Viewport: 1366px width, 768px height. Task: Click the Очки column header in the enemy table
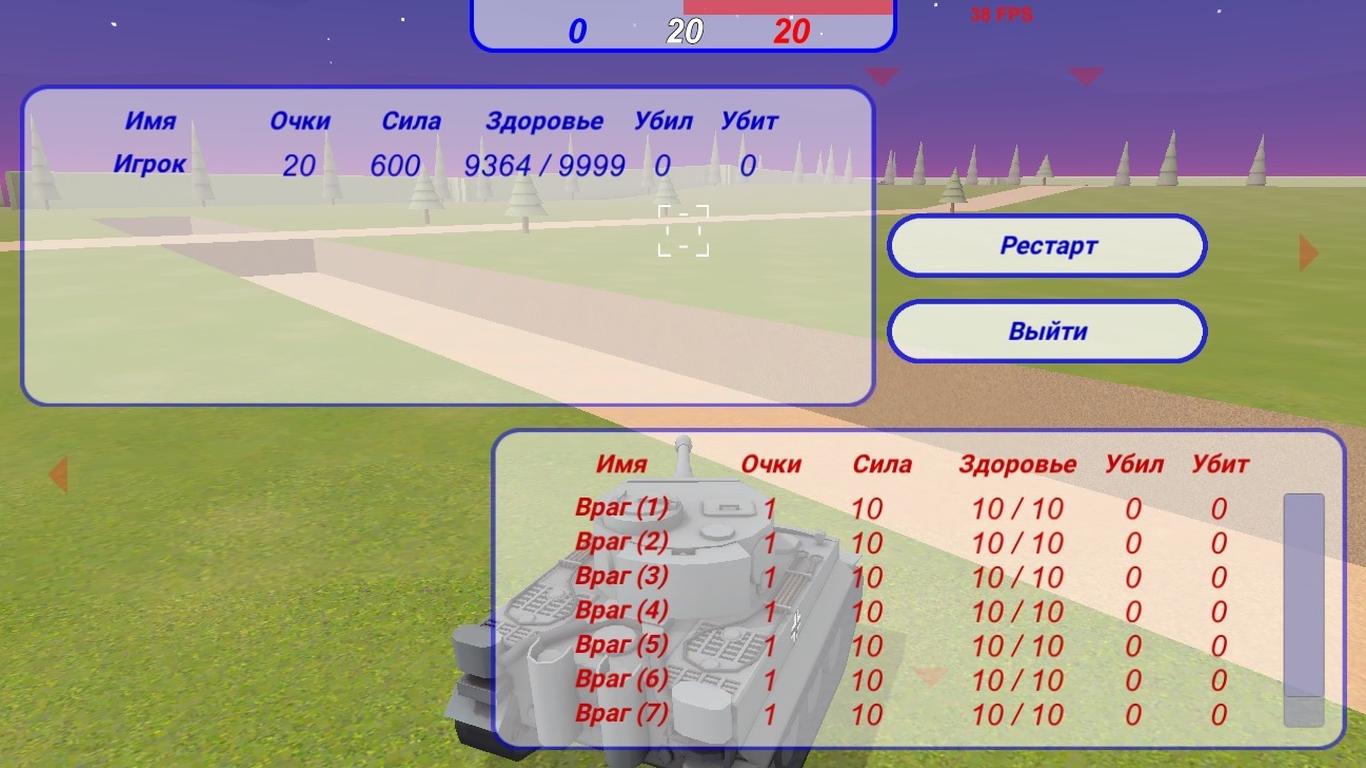tap(769, 464)
